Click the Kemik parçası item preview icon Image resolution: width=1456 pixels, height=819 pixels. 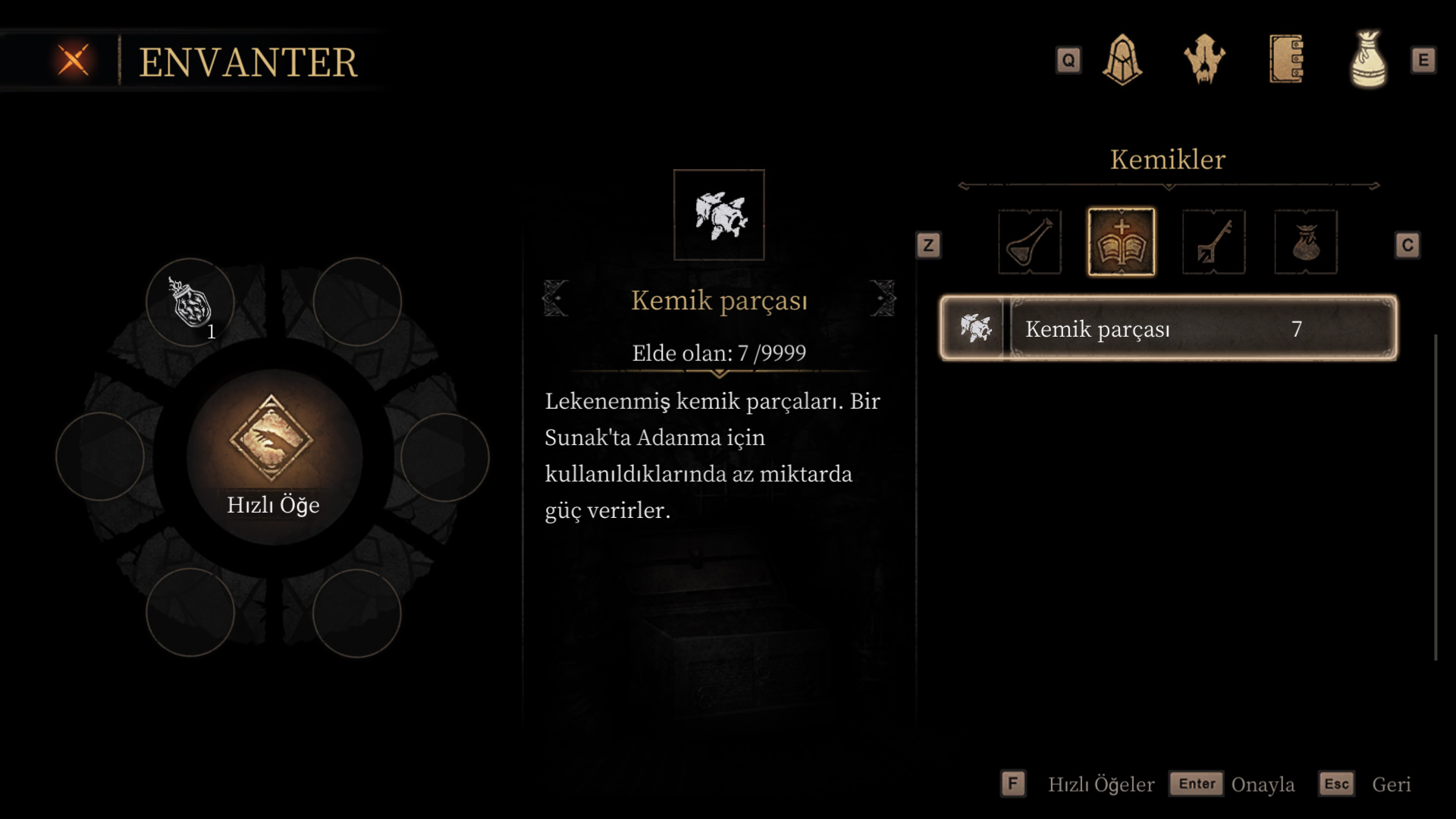pos(719,215)
